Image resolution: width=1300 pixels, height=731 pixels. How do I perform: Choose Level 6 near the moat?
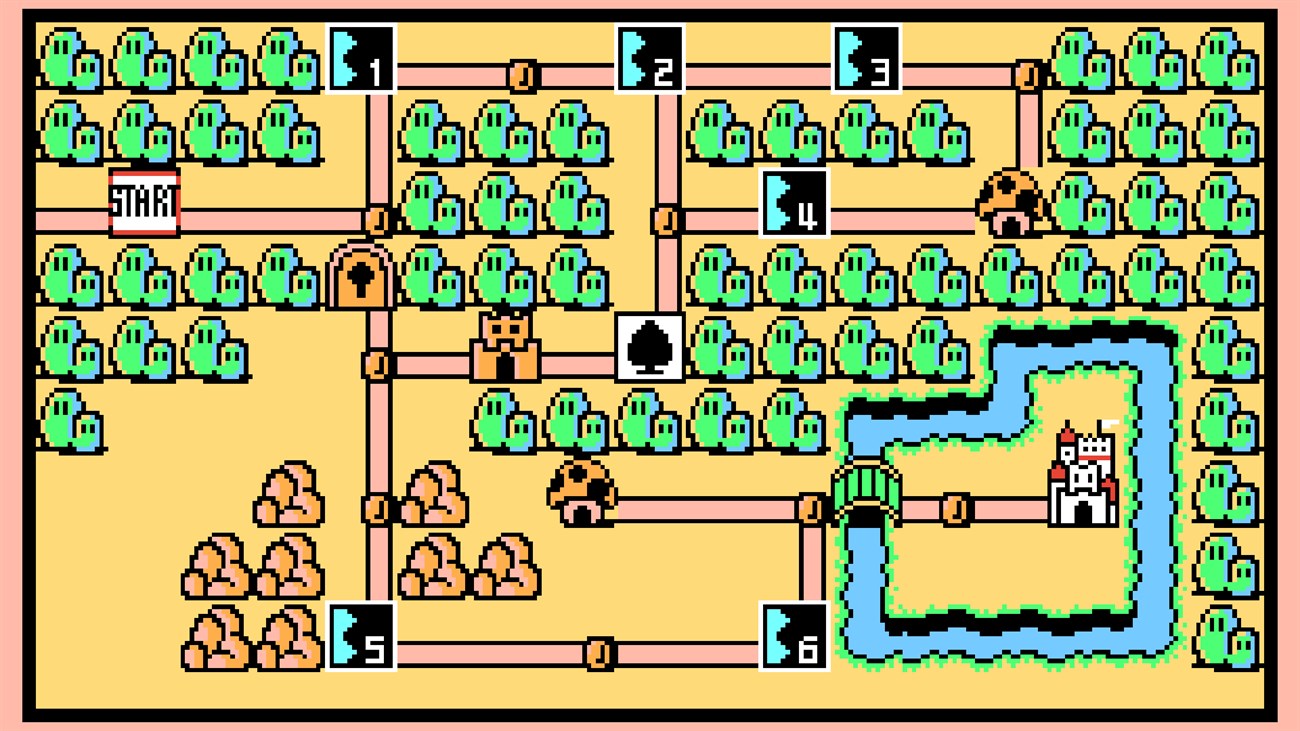click(x=796, y=637)
